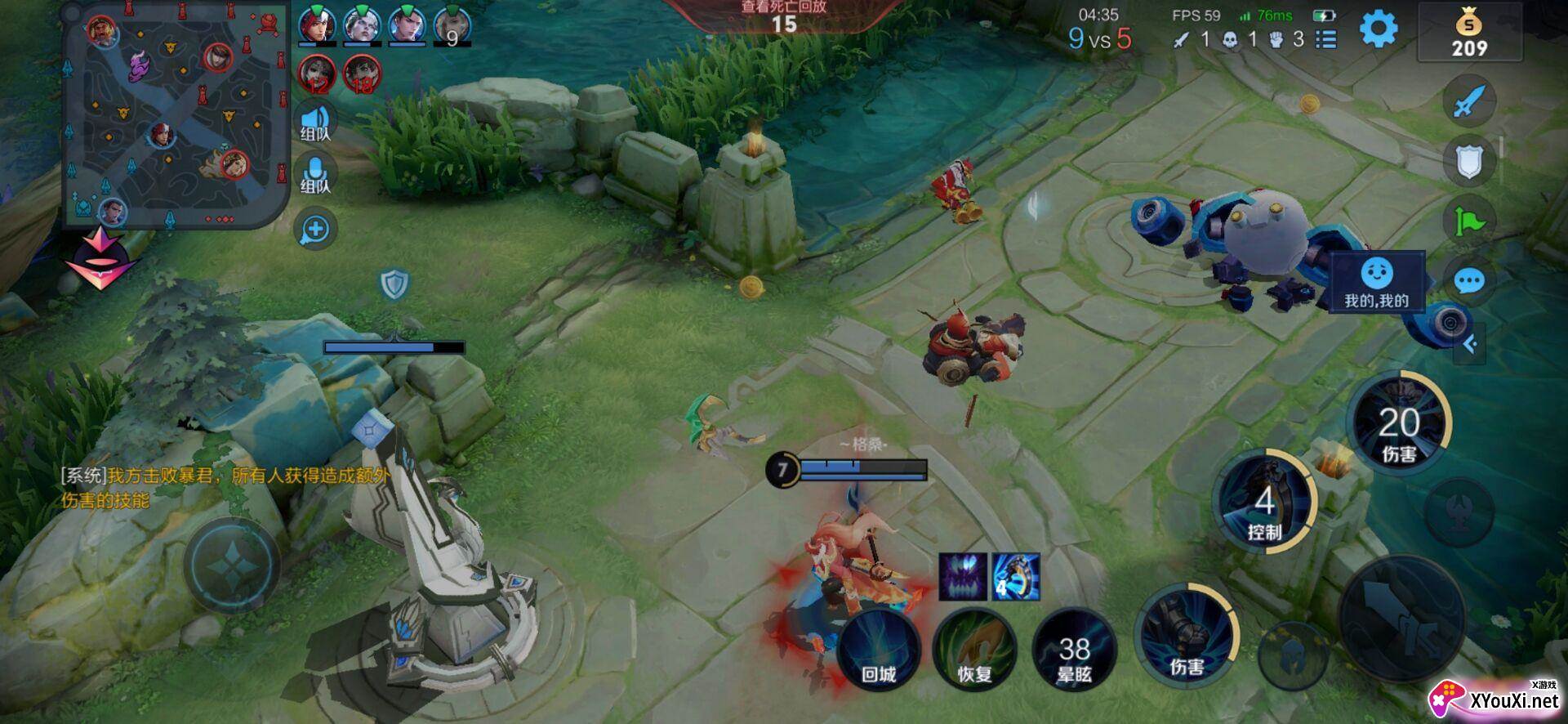
Task: Send the gather signal with the green flag
Action: [x=1468, y=221]
